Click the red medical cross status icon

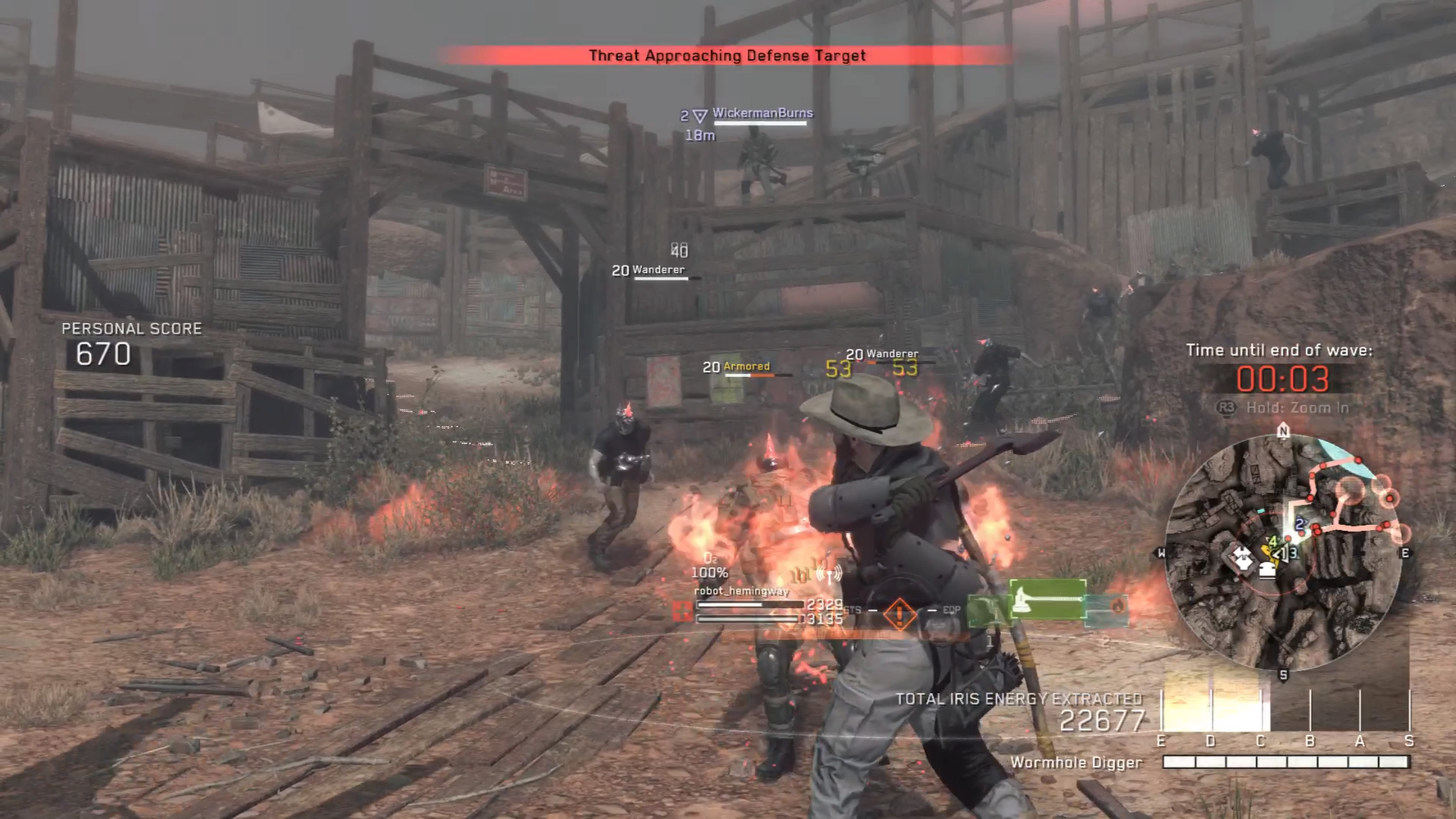tap(683, 611)
